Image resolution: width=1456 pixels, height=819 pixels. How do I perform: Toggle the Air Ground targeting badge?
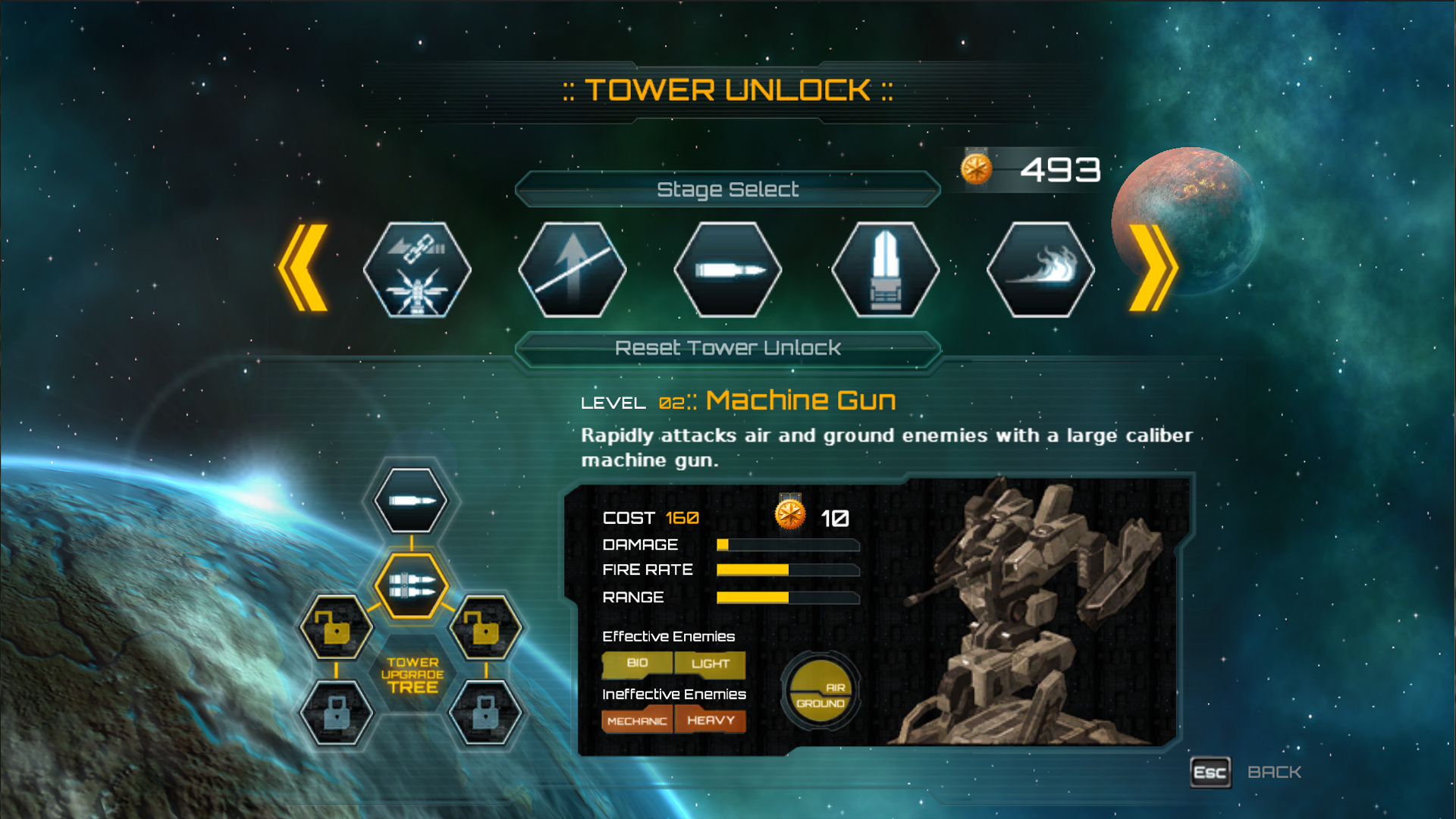tap(821, 692)
